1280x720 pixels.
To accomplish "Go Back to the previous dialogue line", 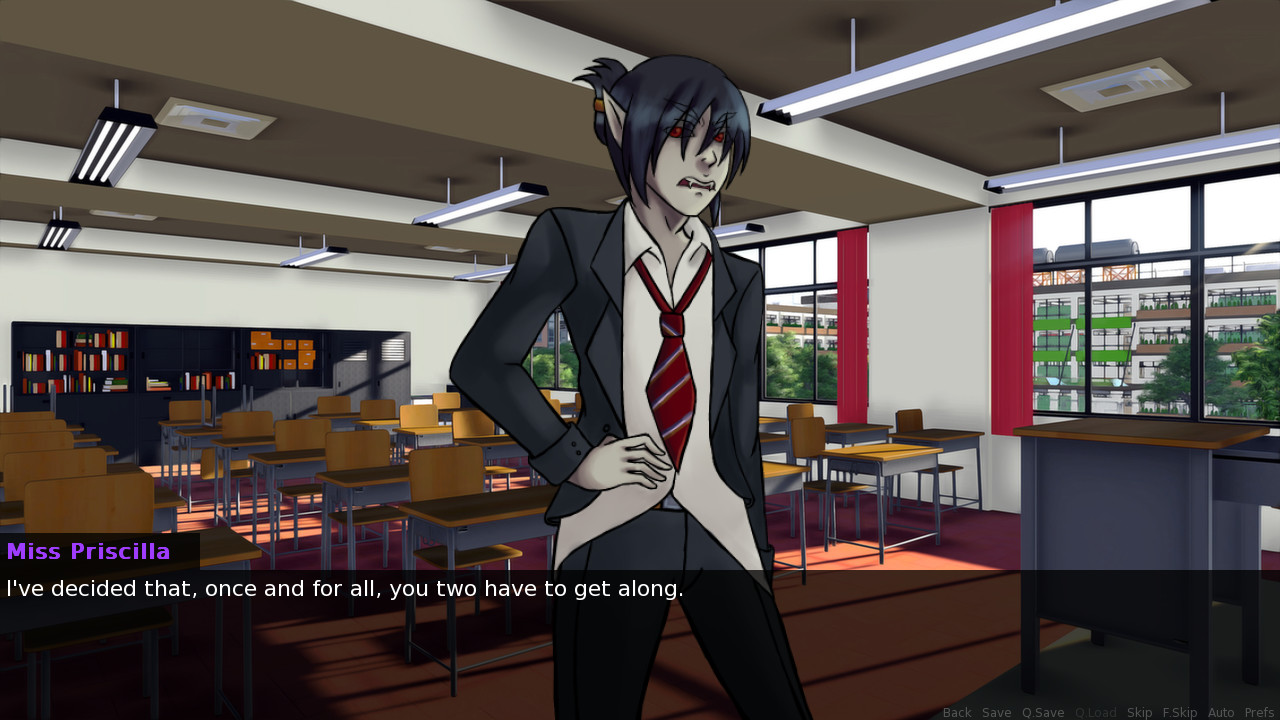I will (957, 712).
